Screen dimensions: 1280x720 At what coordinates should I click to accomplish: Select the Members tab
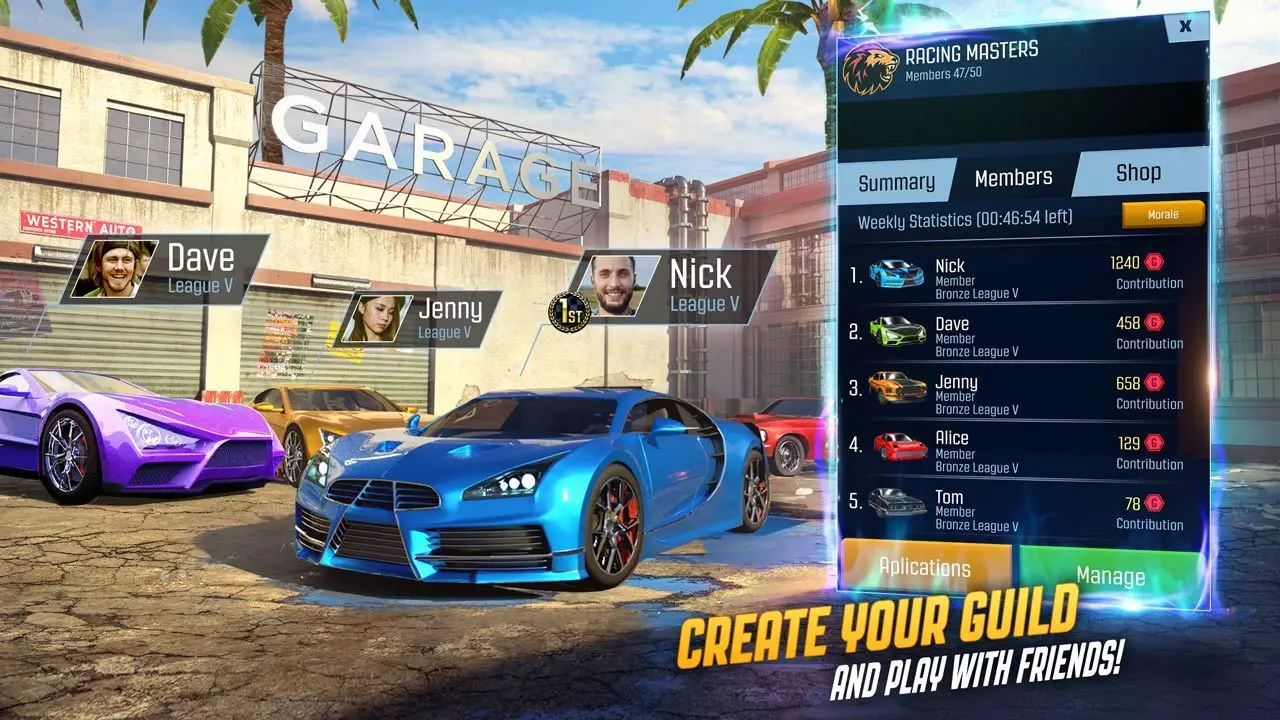tap(1013, 177)
